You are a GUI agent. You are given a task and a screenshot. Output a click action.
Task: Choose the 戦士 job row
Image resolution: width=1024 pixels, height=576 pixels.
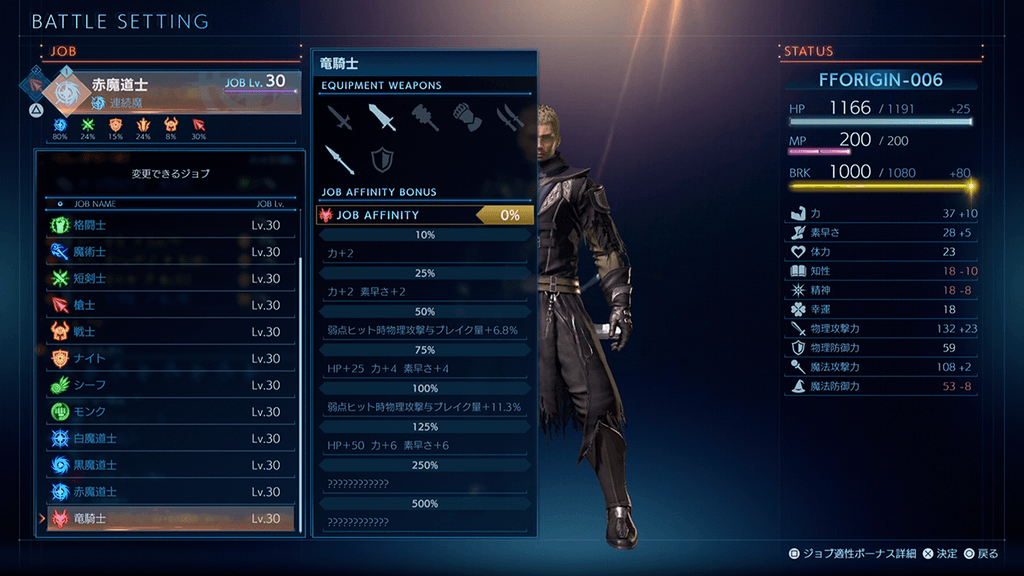(170, 332)
